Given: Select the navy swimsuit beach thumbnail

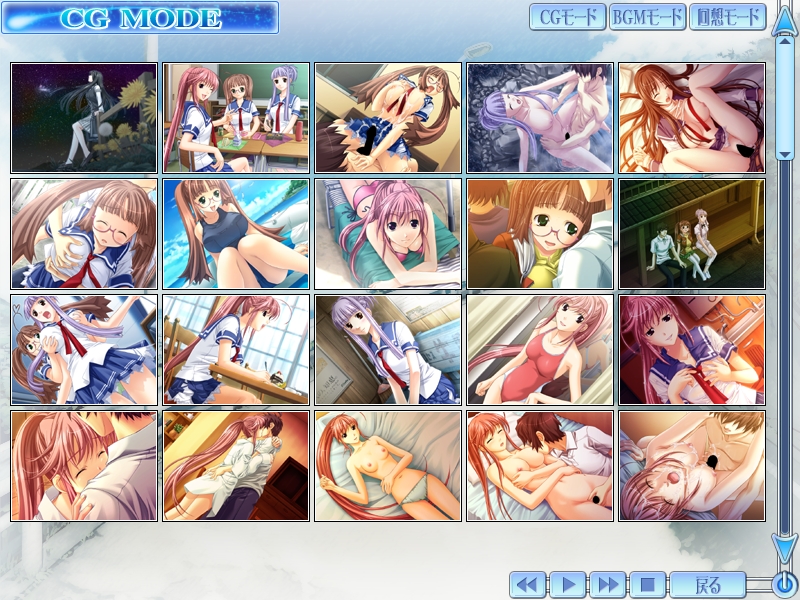Looking at the screenshot, I should point(236,234).
